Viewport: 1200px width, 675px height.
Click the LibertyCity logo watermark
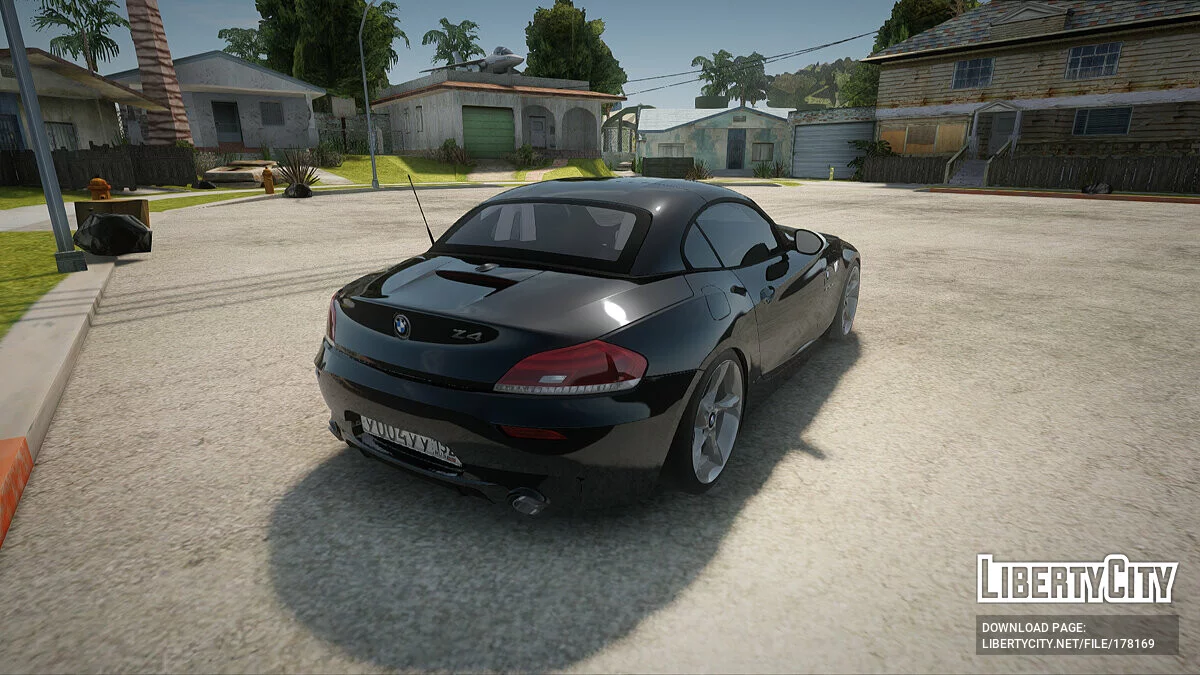(x=1077, y=579)
